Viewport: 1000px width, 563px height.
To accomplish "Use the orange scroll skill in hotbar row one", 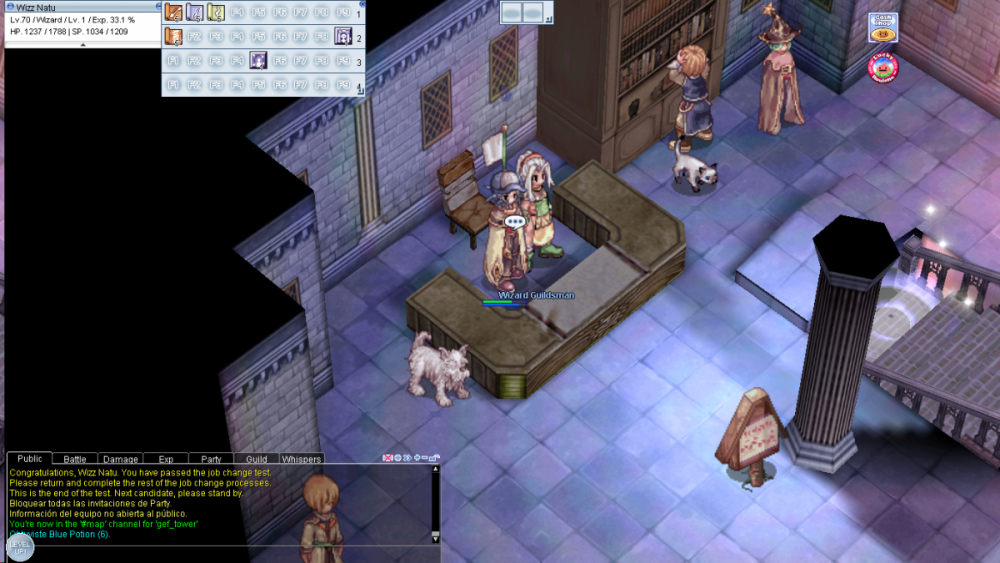I will pos(173,13).
